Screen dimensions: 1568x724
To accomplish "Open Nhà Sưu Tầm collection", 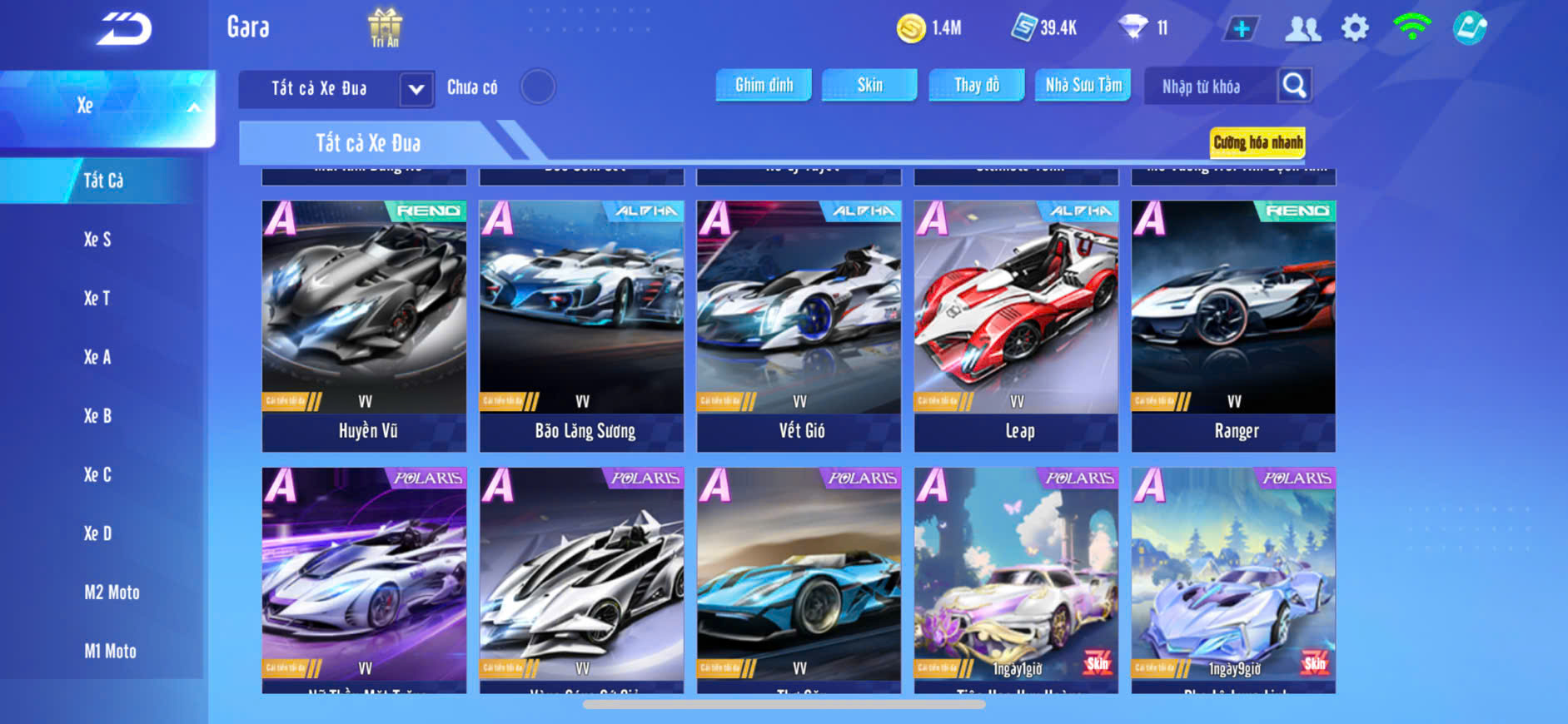I will click(x=1083, y=85).
